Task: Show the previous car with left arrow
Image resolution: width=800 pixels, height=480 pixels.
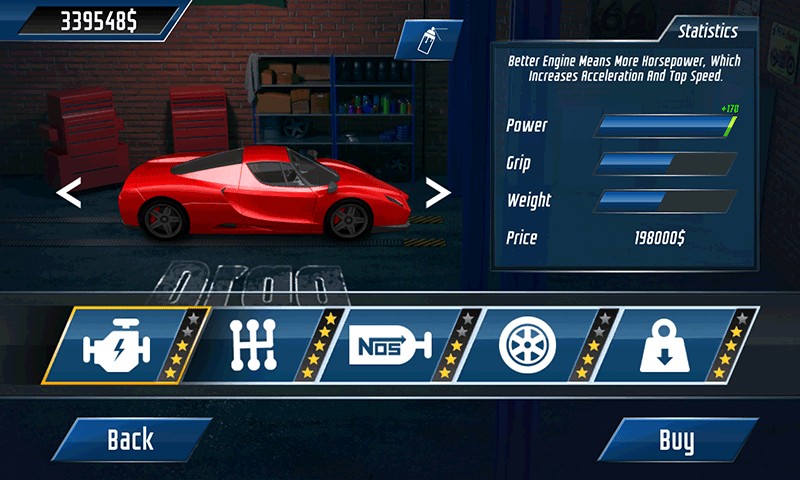Action: click(68, 191)
